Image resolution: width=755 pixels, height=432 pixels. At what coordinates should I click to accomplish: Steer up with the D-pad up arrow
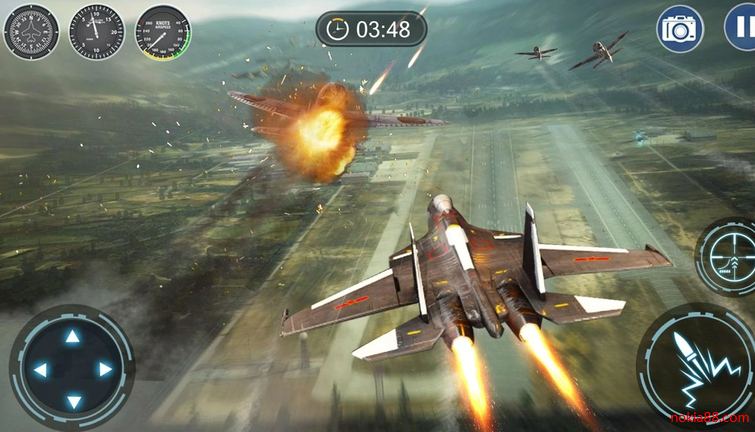tap(72, 337)
